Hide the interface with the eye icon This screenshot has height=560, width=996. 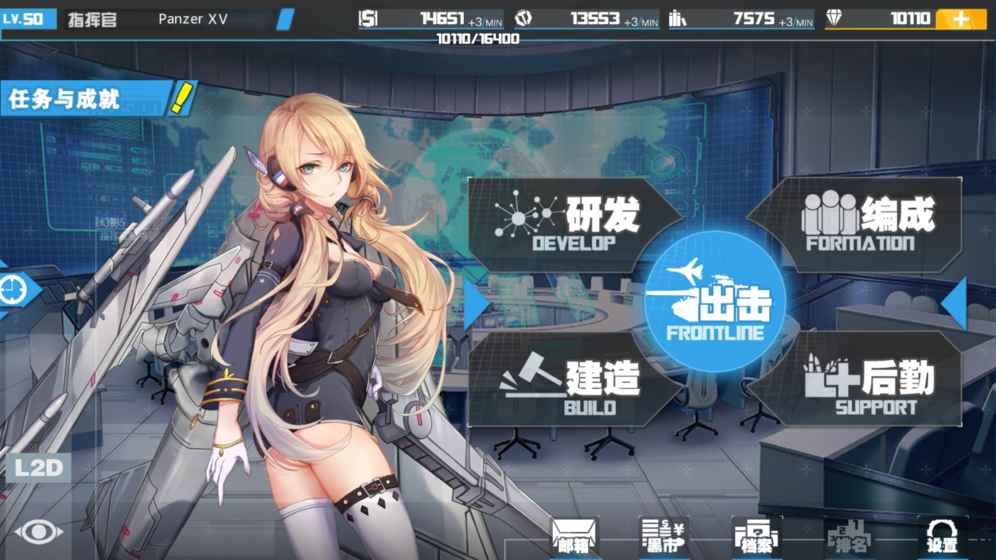point(38,532)
